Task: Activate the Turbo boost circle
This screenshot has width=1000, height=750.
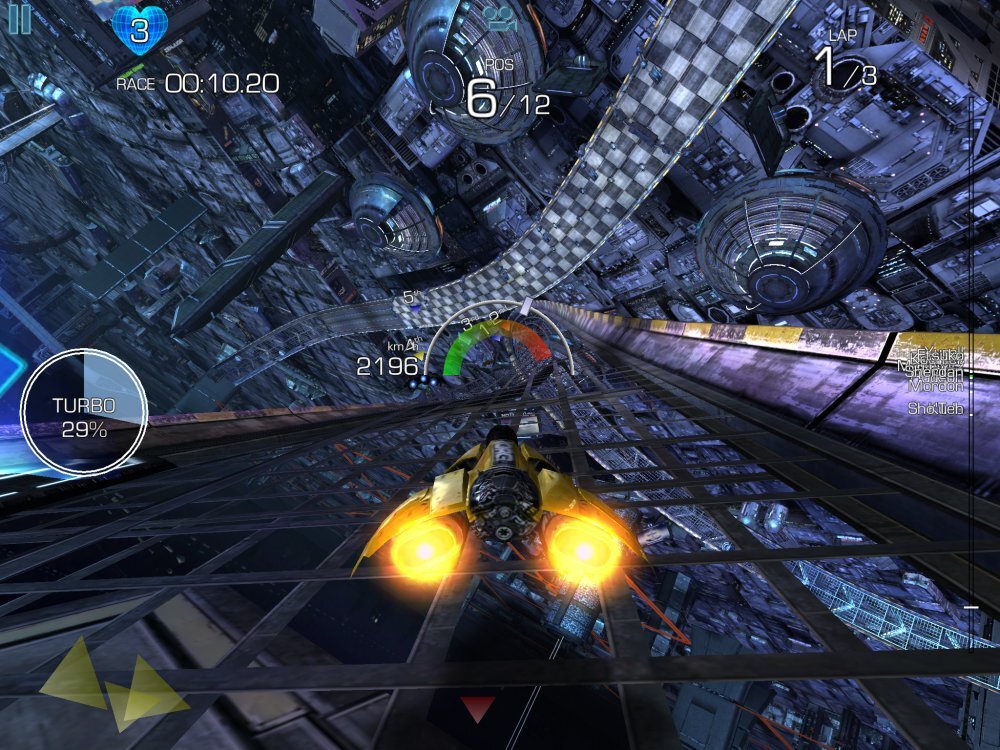Action: coord(84,411)
